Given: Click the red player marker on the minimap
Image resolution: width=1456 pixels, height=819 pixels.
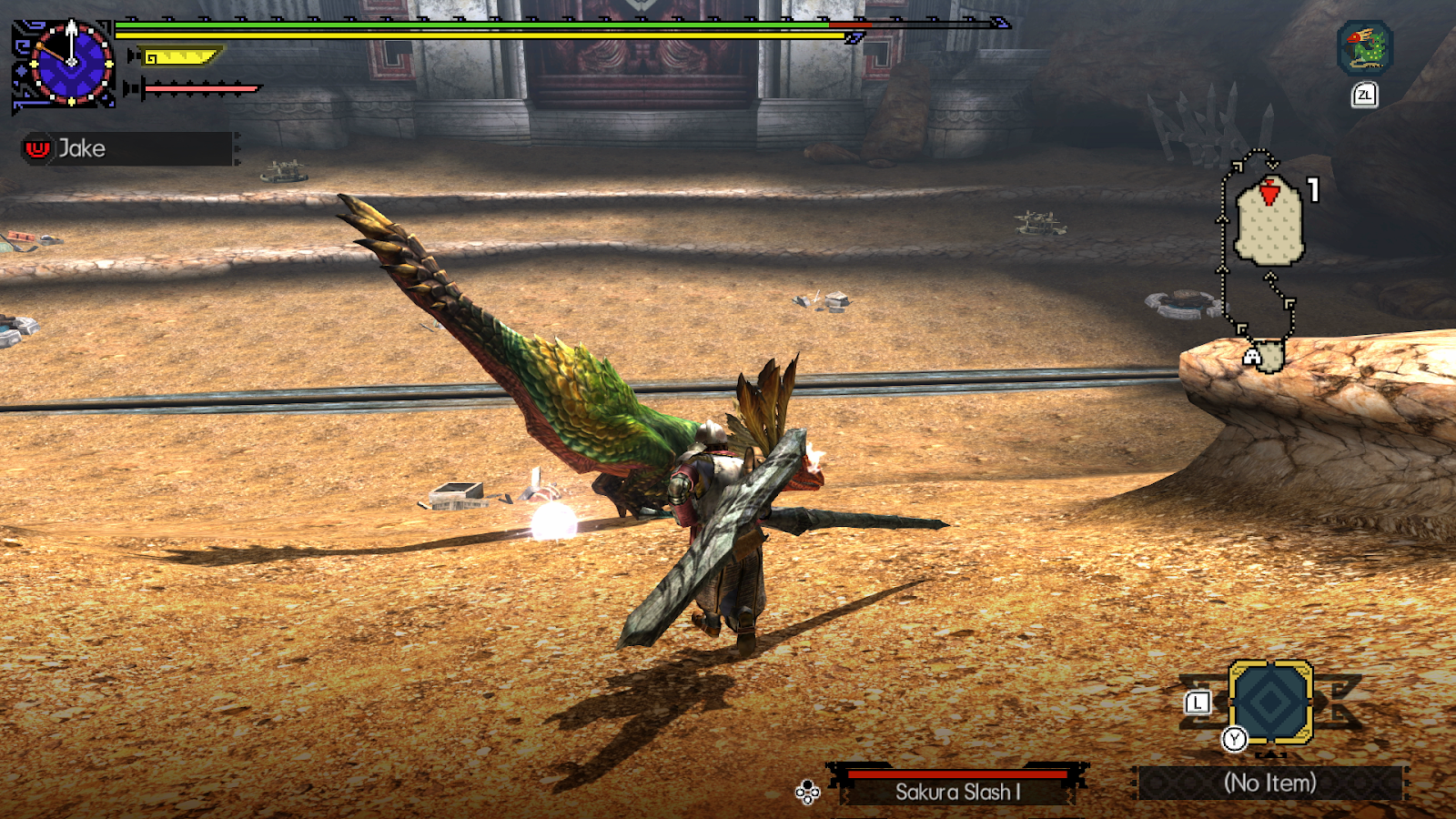Looking at the screenshot, I should 1268,191.
